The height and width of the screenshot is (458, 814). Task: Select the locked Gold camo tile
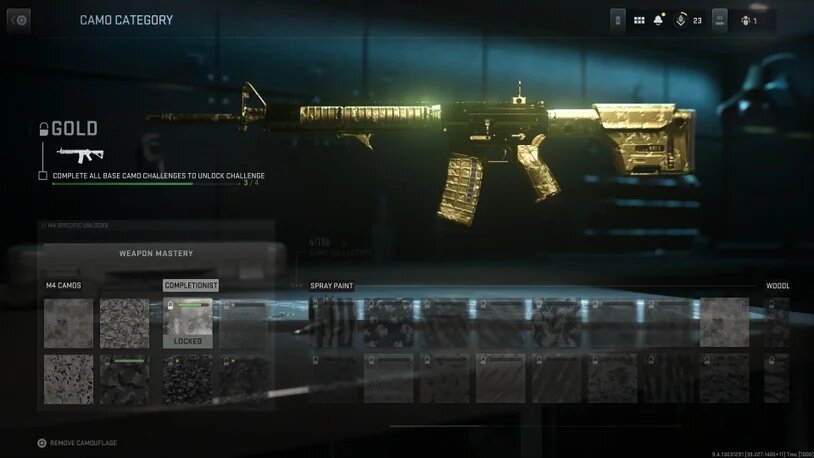point(188,322)
